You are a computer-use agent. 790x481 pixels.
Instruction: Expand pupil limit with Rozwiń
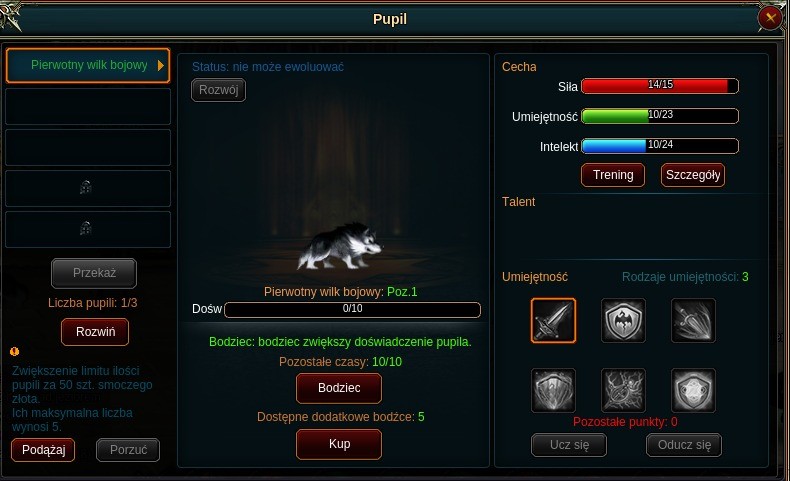tap(94, 331)
